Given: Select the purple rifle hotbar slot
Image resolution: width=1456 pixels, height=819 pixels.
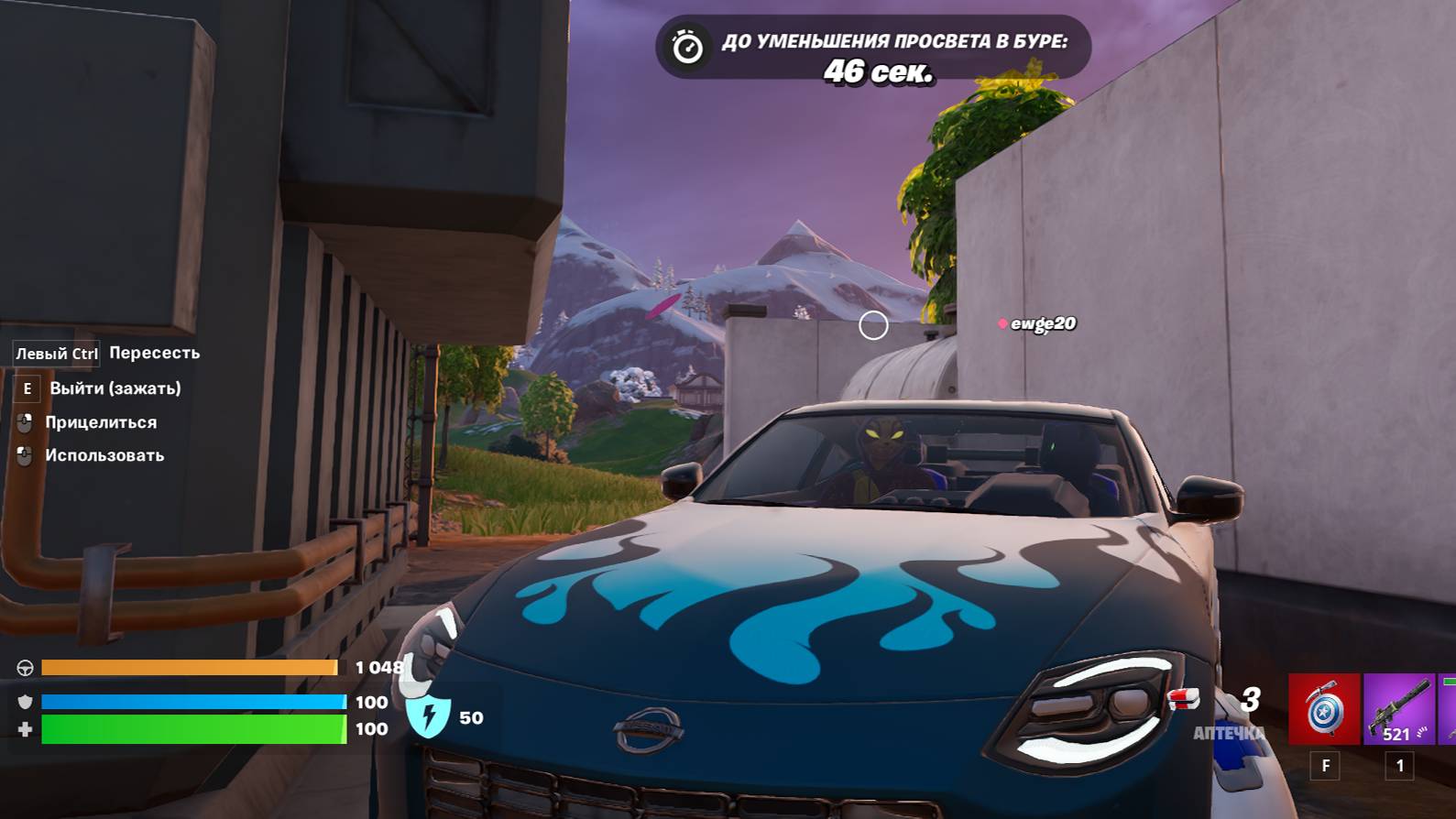Looking at the screenshot, I should pos(1398,709).
